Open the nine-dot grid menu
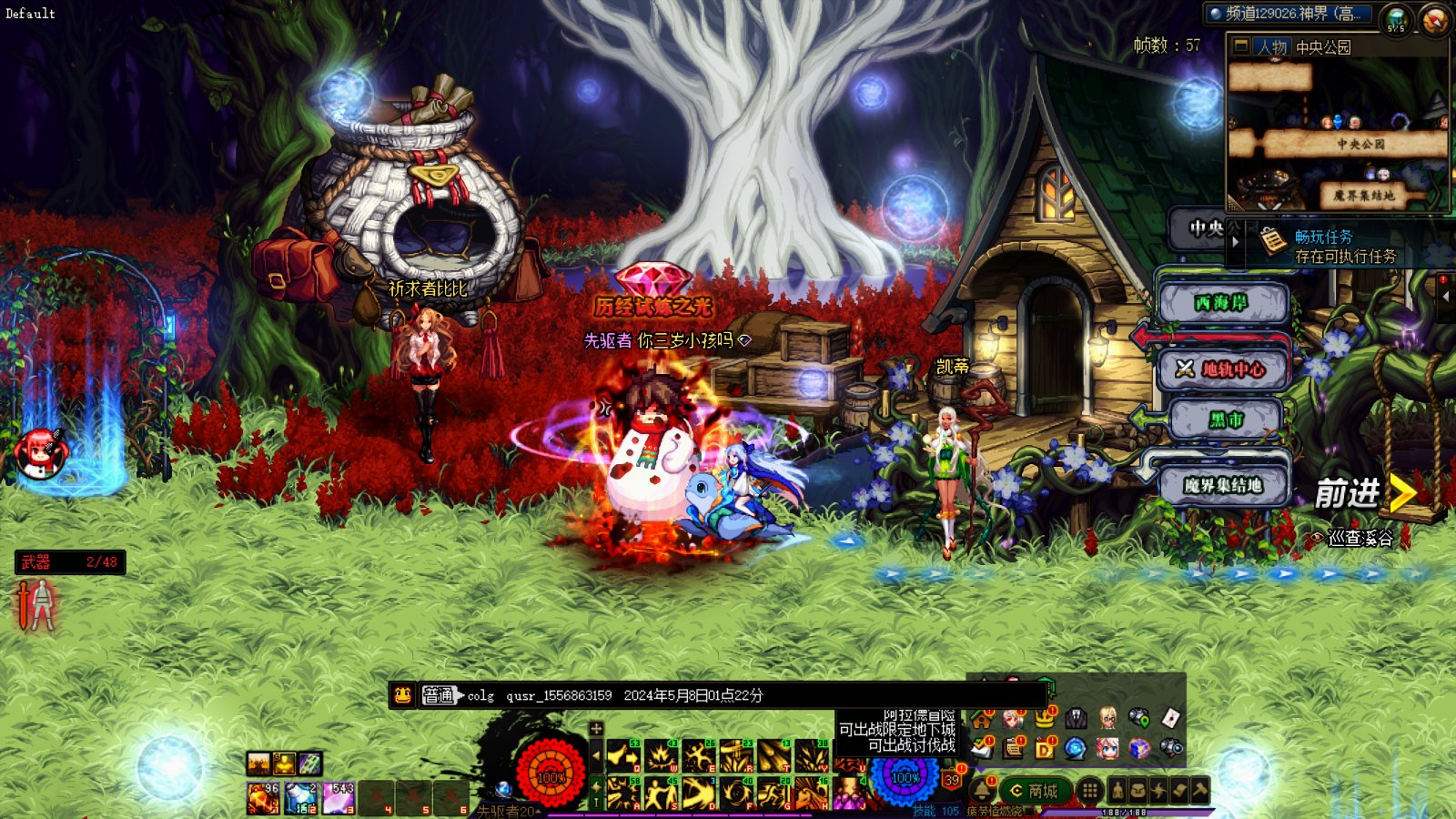The image size is (1456, 819). (1089, 791)
